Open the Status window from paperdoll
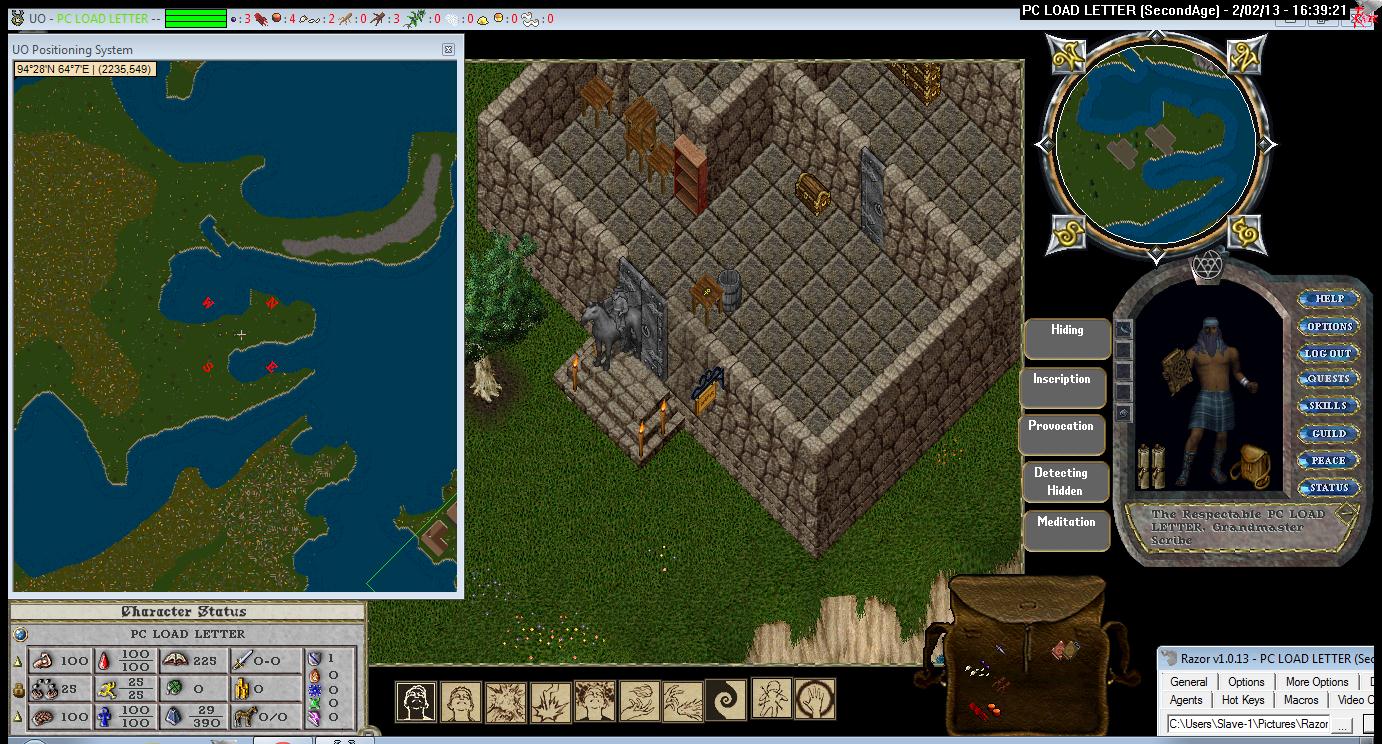The width and height of the screenshot is (1382, 744). click(x=1328, y=488)
